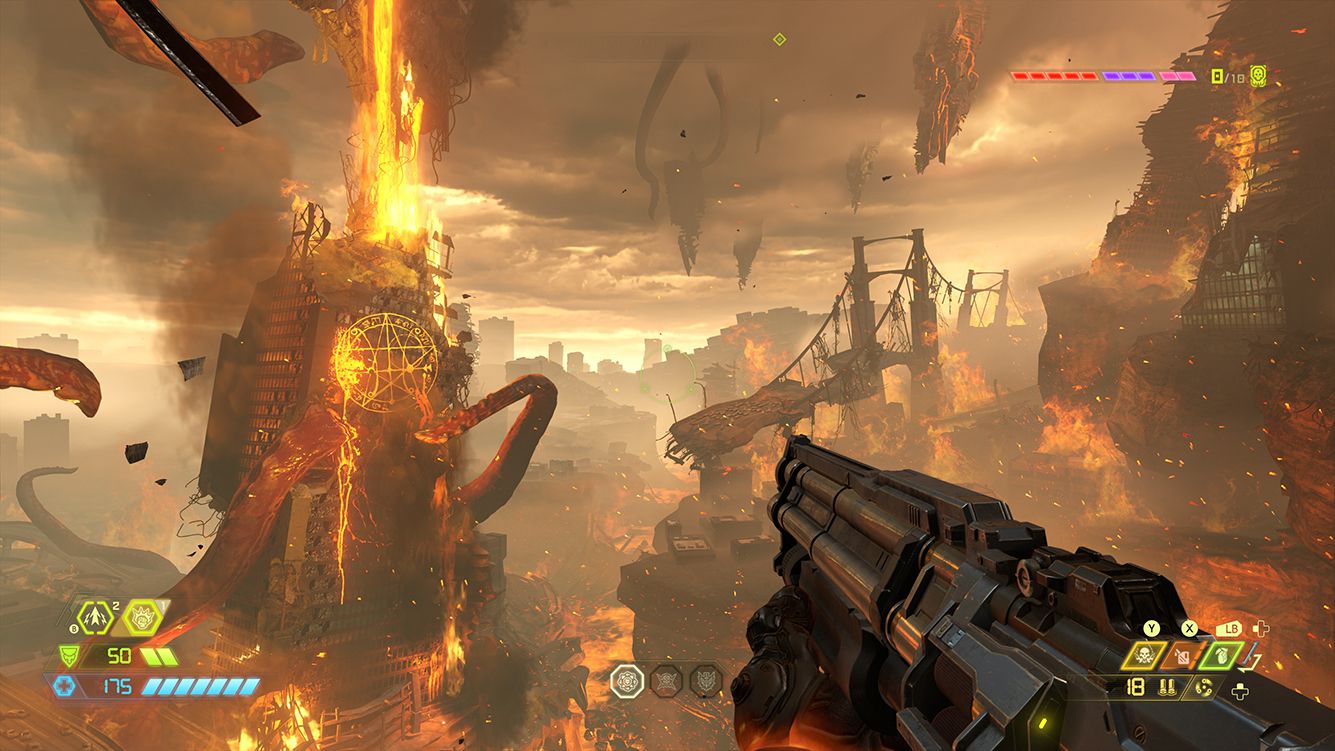Activate the green frag grenade icon
1335x751 pixels.
tap(1223, 656)
